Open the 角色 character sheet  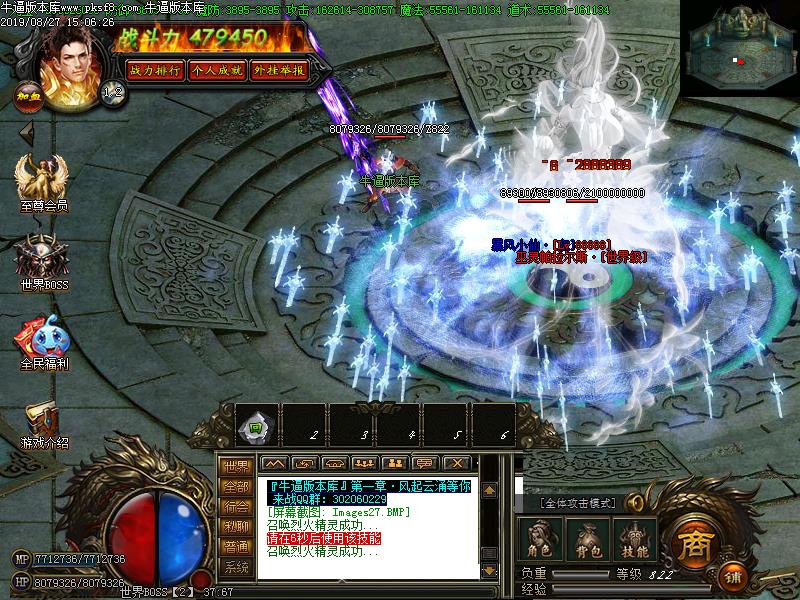click(539, 539)
